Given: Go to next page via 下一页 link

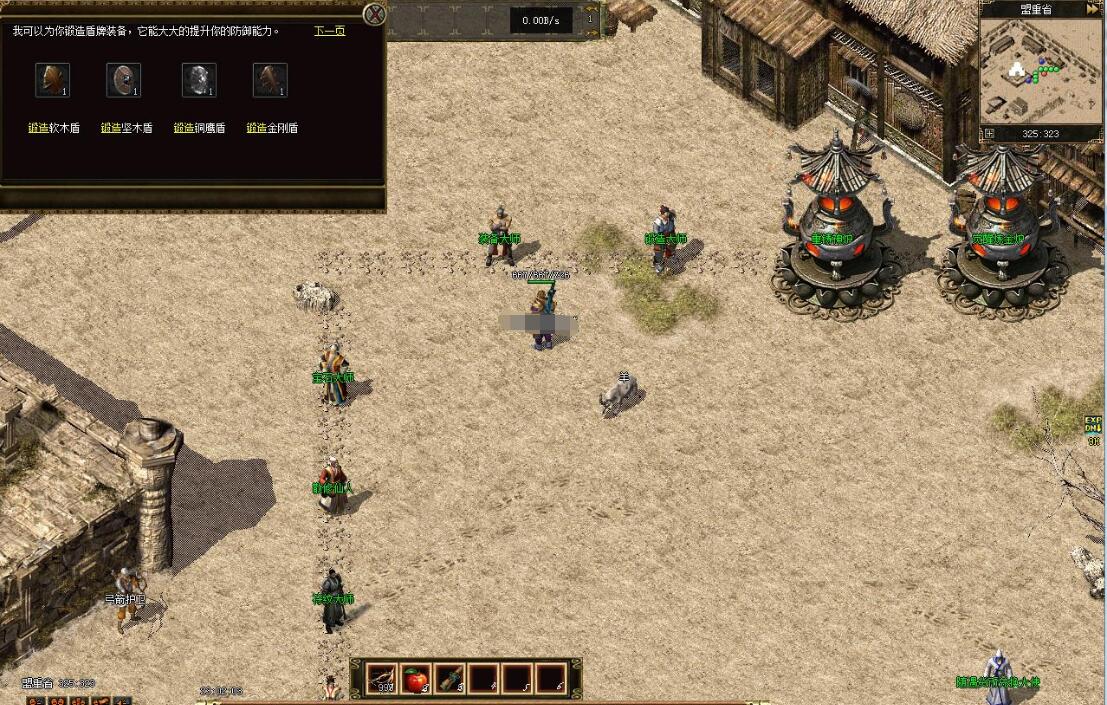Looking at the screenshot, I should click(330, 31).
